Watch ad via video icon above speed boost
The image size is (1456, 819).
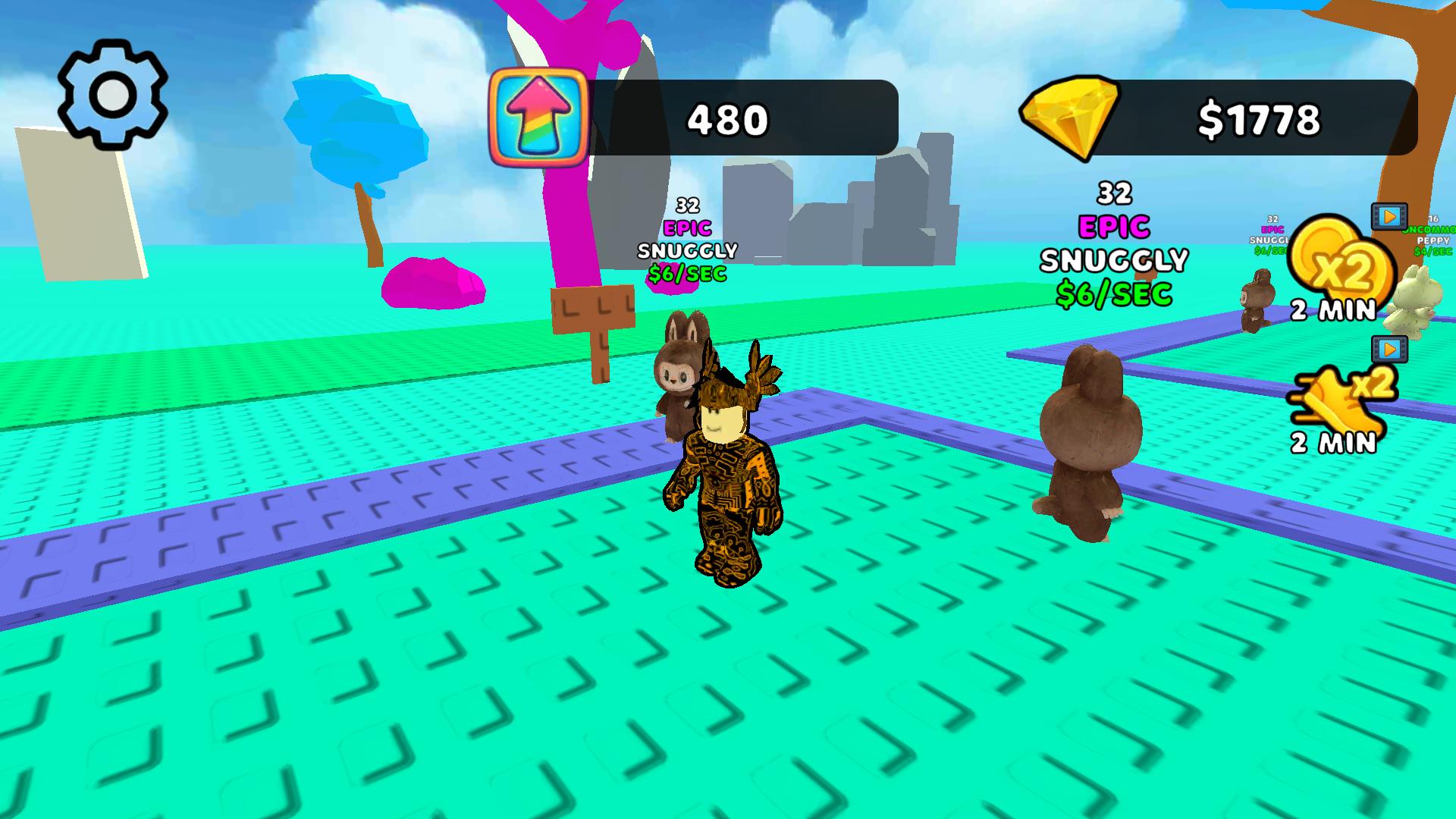click(x=1389, y=349)
